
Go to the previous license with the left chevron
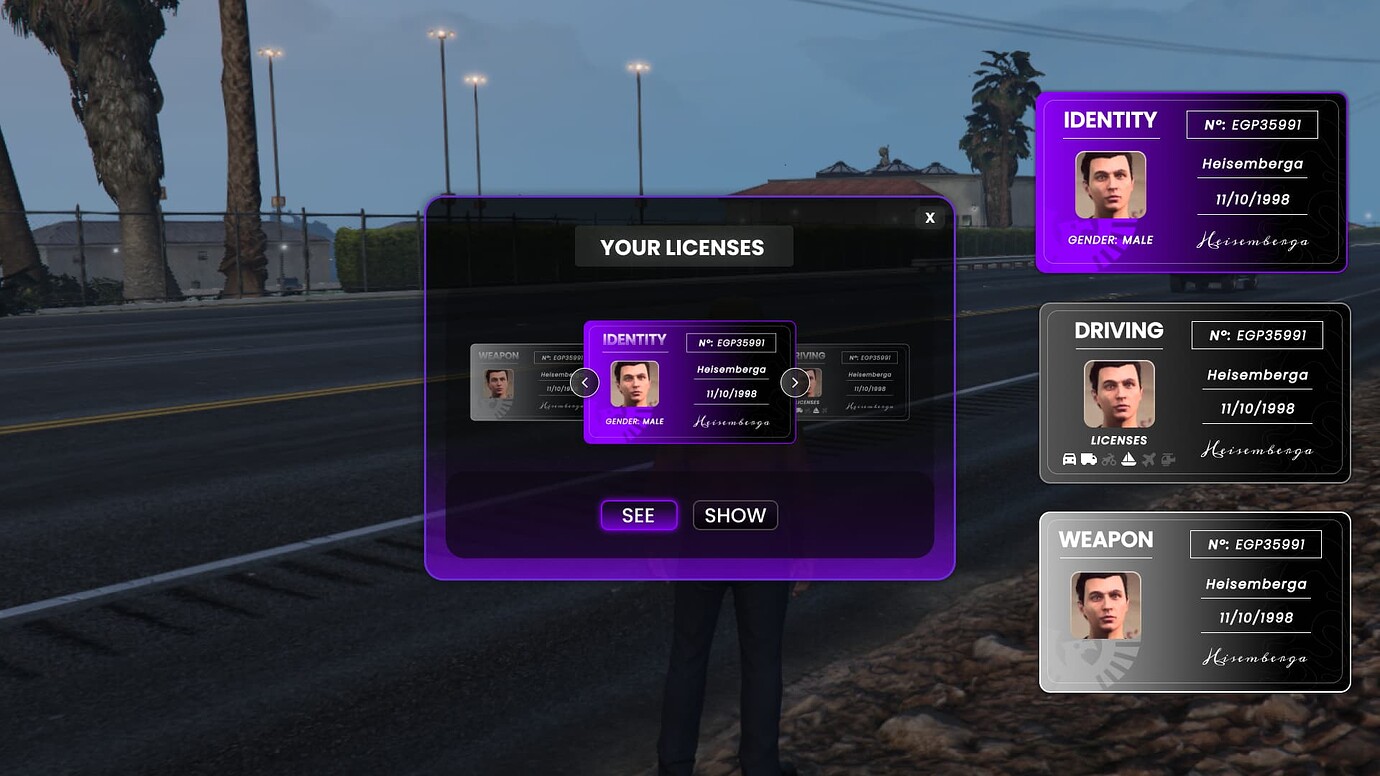[x=585, y=382]
